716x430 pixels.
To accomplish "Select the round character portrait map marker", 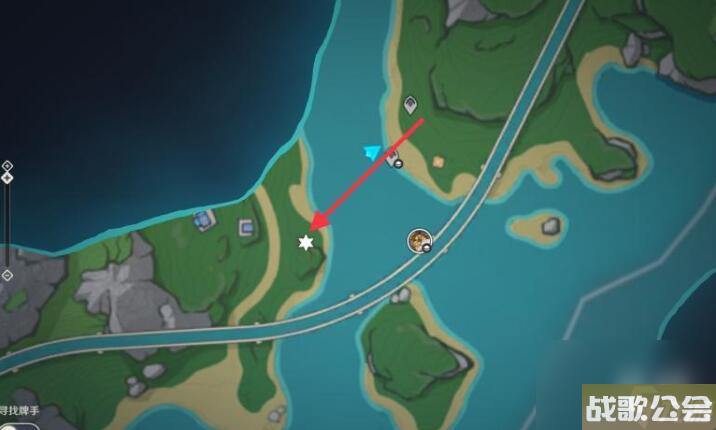I will click(x=419, y=239).
